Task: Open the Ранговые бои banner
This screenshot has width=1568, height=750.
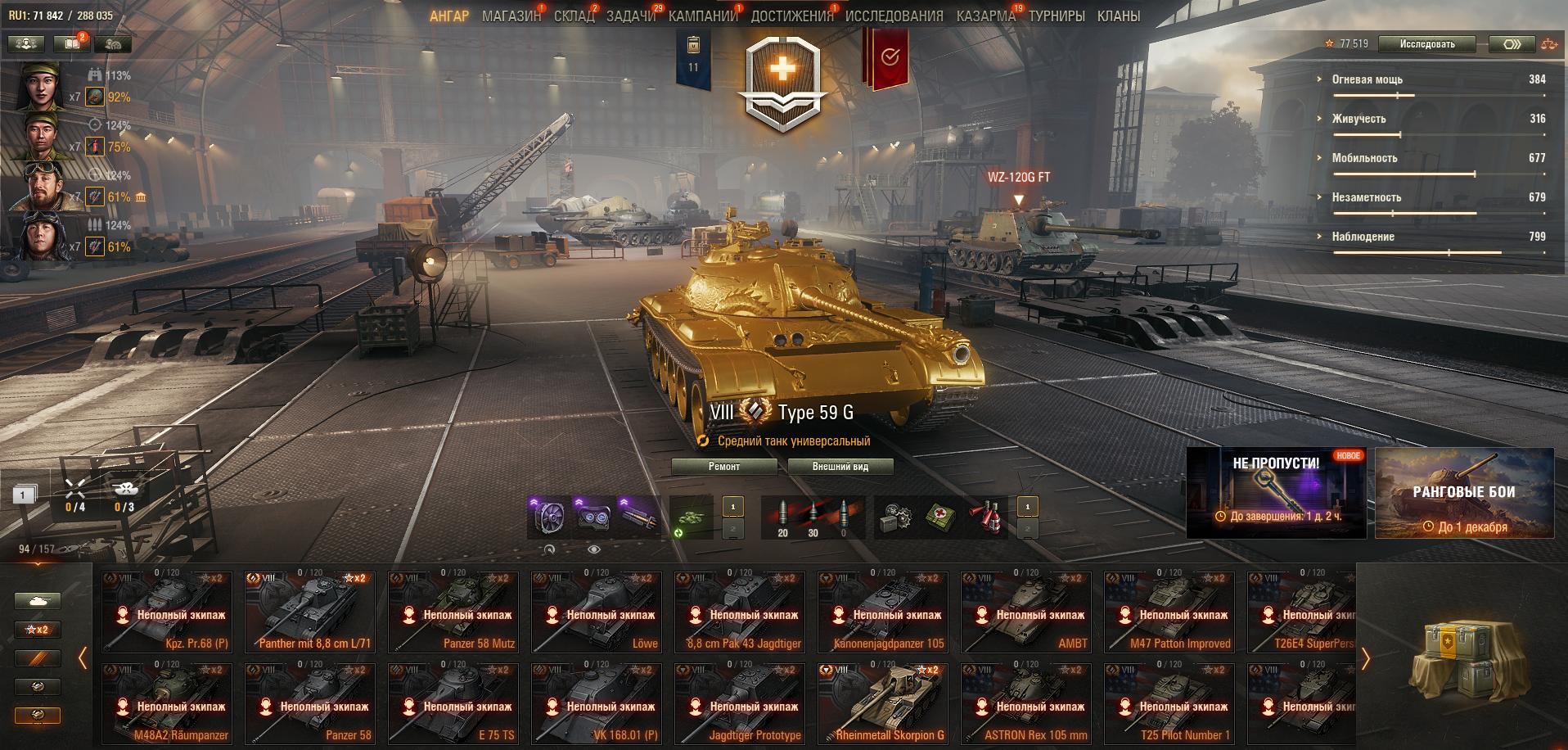Action: tap(1464, 493)
